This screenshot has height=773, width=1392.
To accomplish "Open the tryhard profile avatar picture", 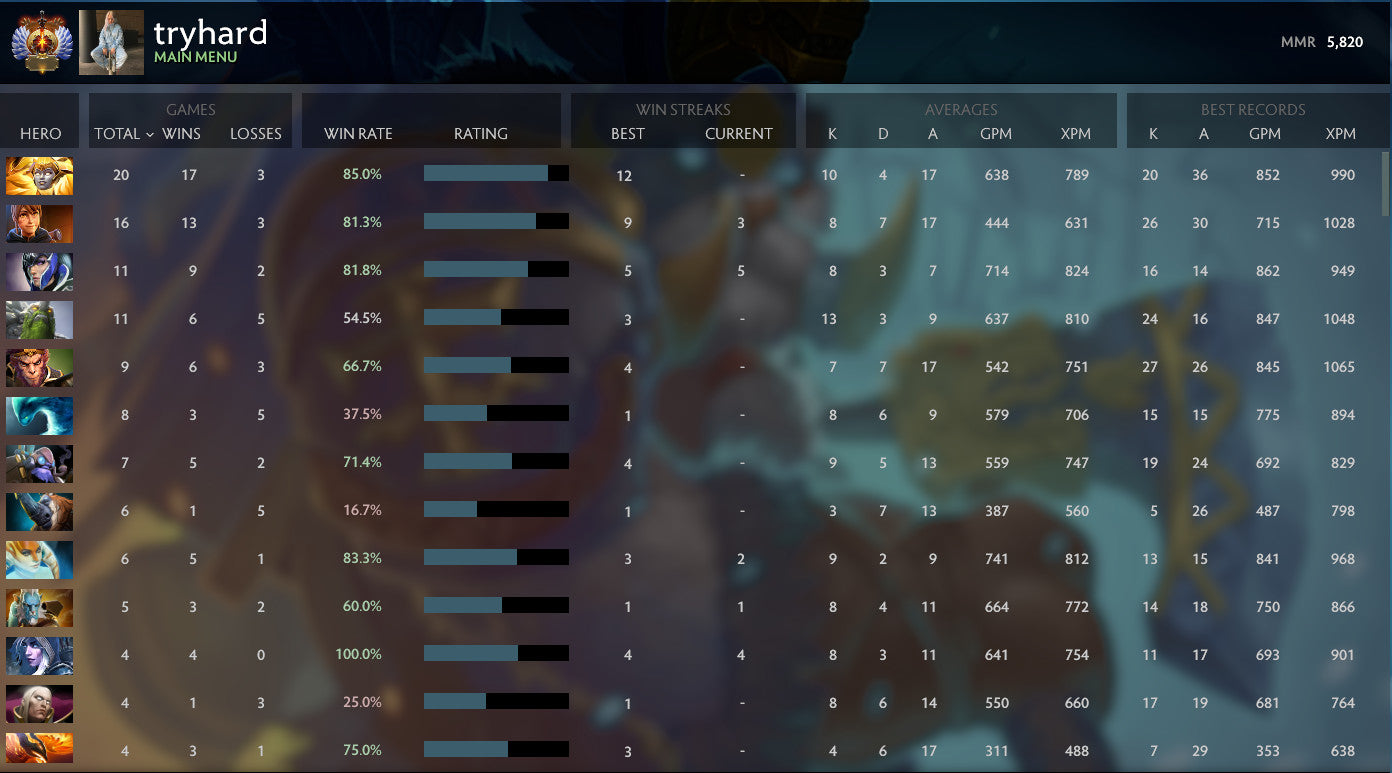I will tap(111, 42).
